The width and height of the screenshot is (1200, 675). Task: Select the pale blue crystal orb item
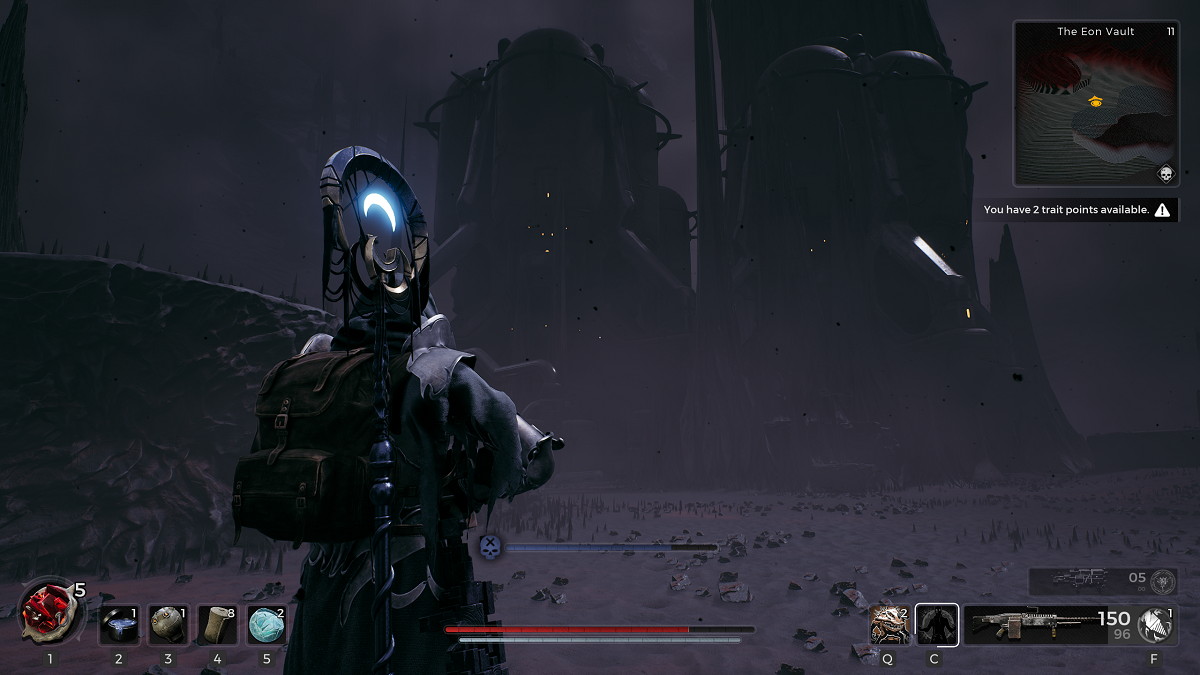(266, 625)
